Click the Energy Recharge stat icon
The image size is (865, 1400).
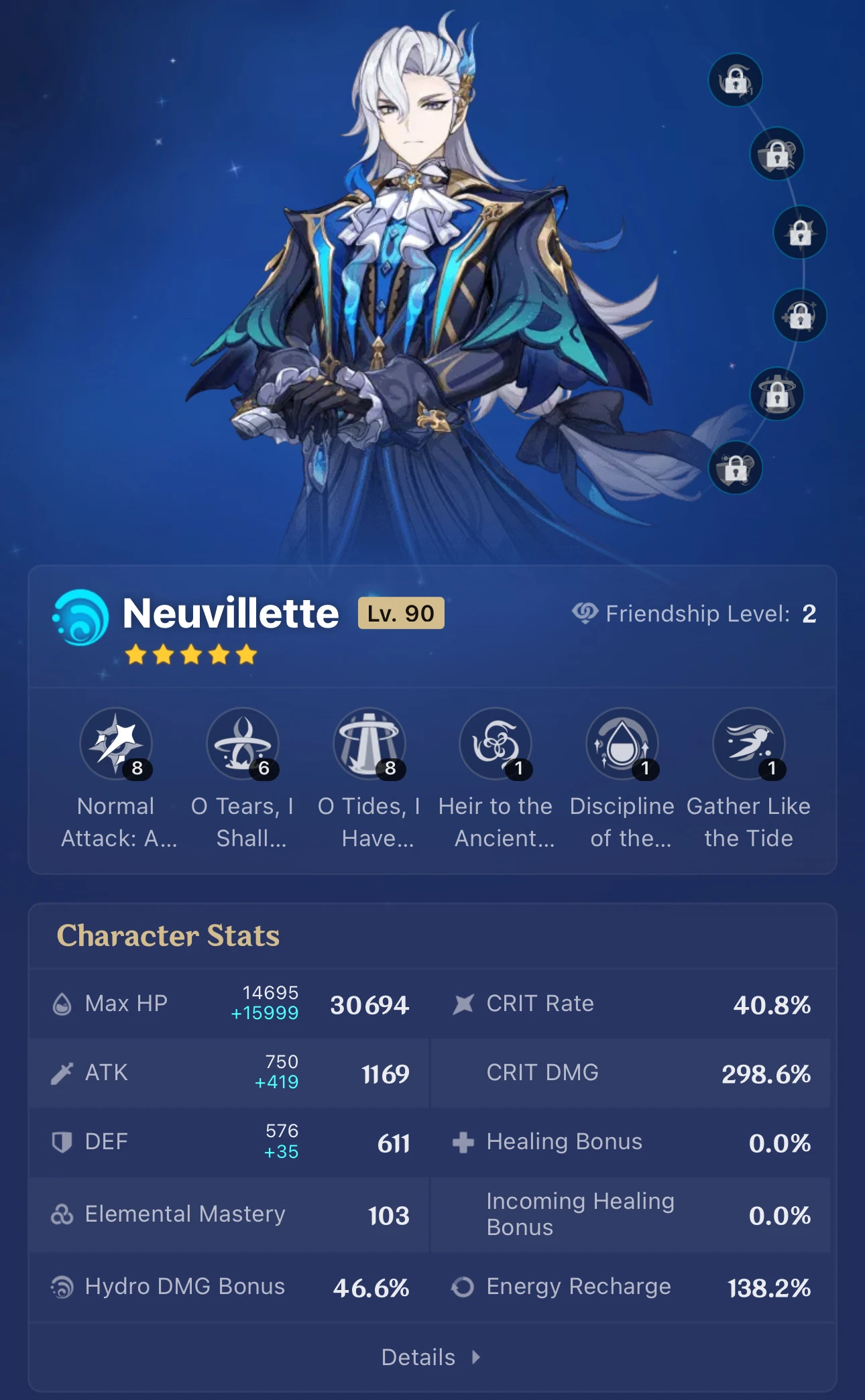[x=464, y=1287]
